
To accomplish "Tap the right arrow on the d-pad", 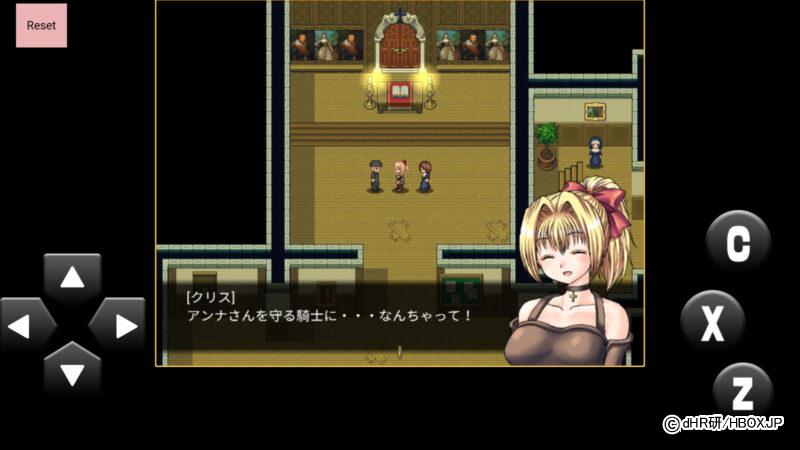I will tap(118, 325).
